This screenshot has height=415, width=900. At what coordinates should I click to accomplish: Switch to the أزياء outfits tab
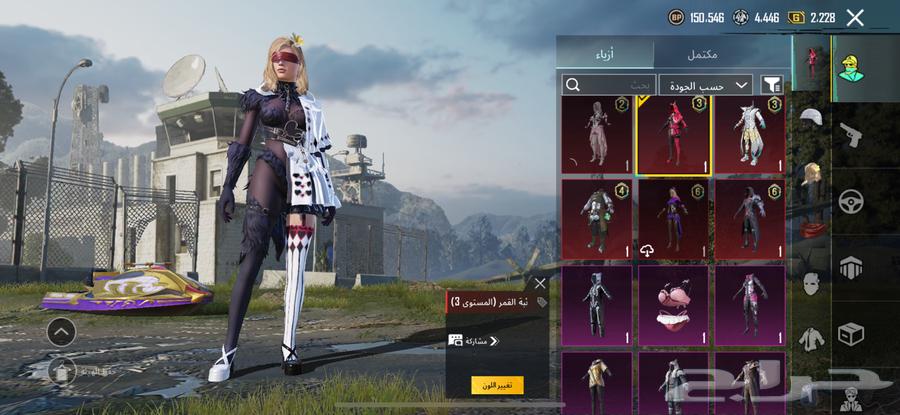tap(606, 54)
